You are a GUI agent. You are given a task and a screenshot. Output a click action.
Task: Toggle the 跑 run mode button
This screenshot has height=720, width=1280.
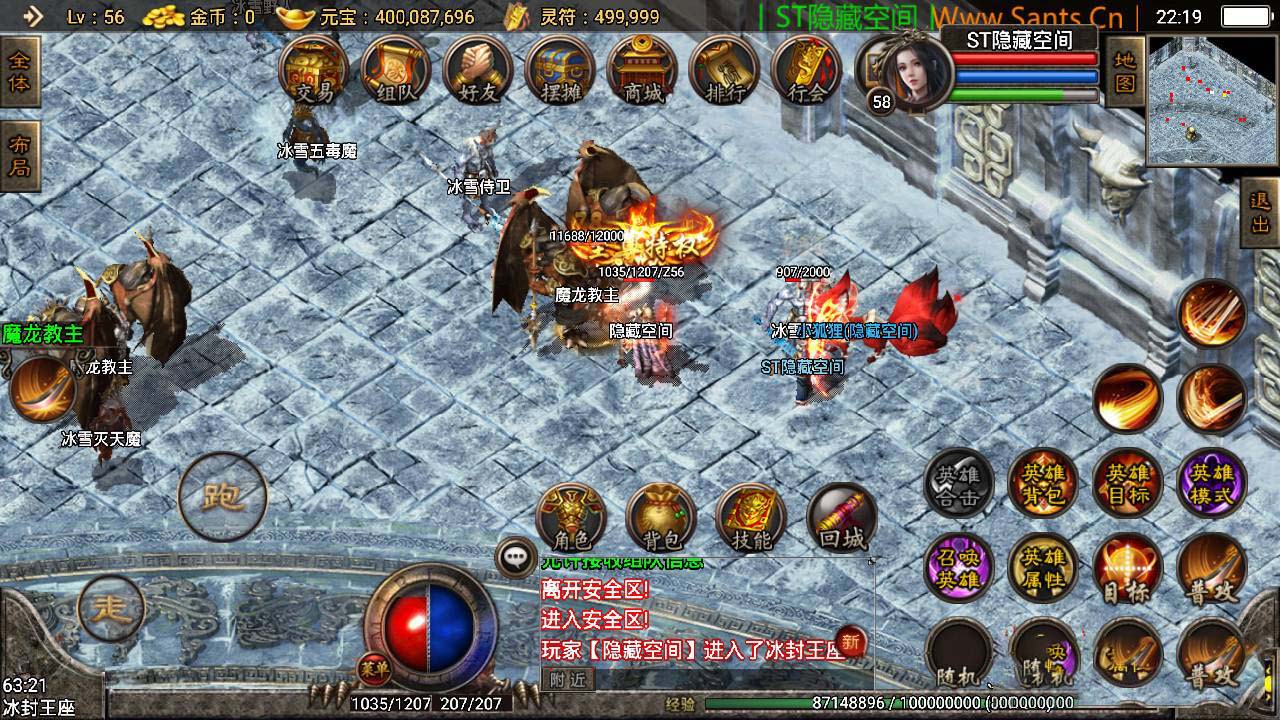(222, 497)
